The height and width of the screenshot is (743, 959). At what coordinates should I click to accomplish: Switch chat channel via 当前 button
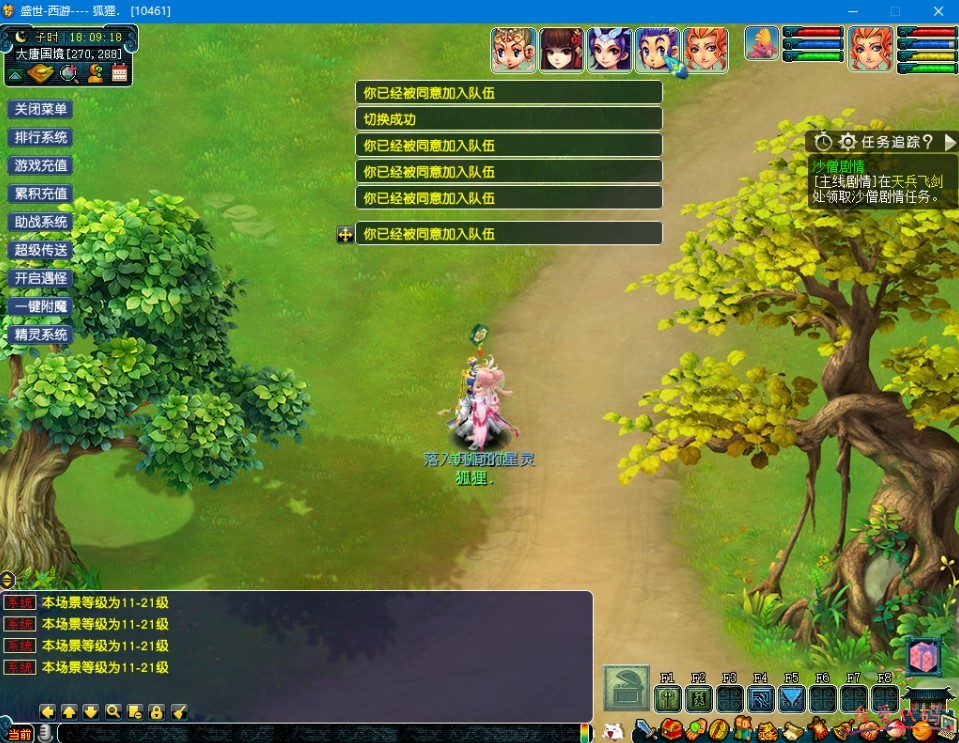pos(19,734)
